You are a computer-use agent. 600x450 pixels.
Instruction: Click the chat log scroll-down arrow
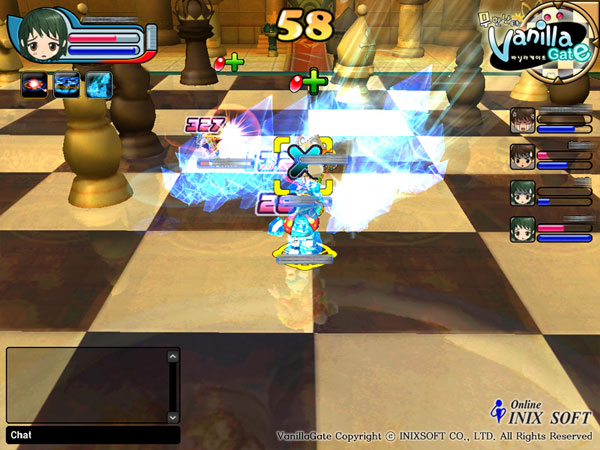point(173,416)
